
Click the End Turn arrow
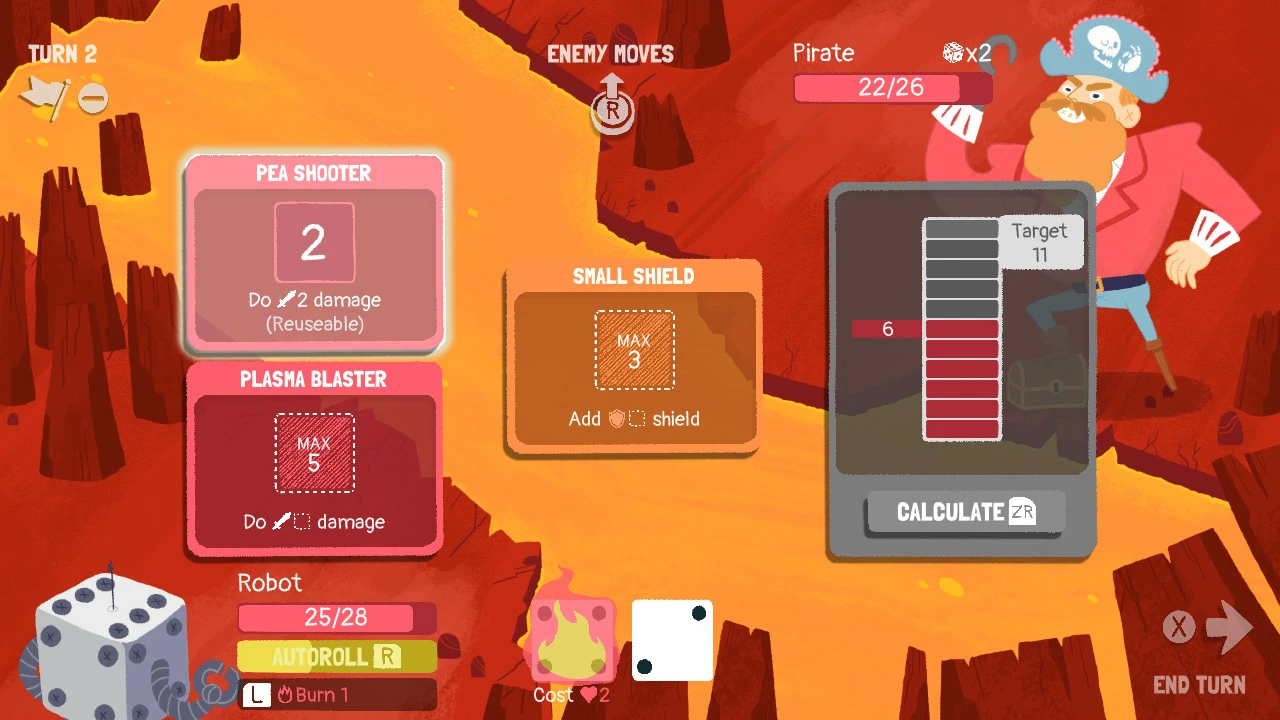coord(1230,627)
